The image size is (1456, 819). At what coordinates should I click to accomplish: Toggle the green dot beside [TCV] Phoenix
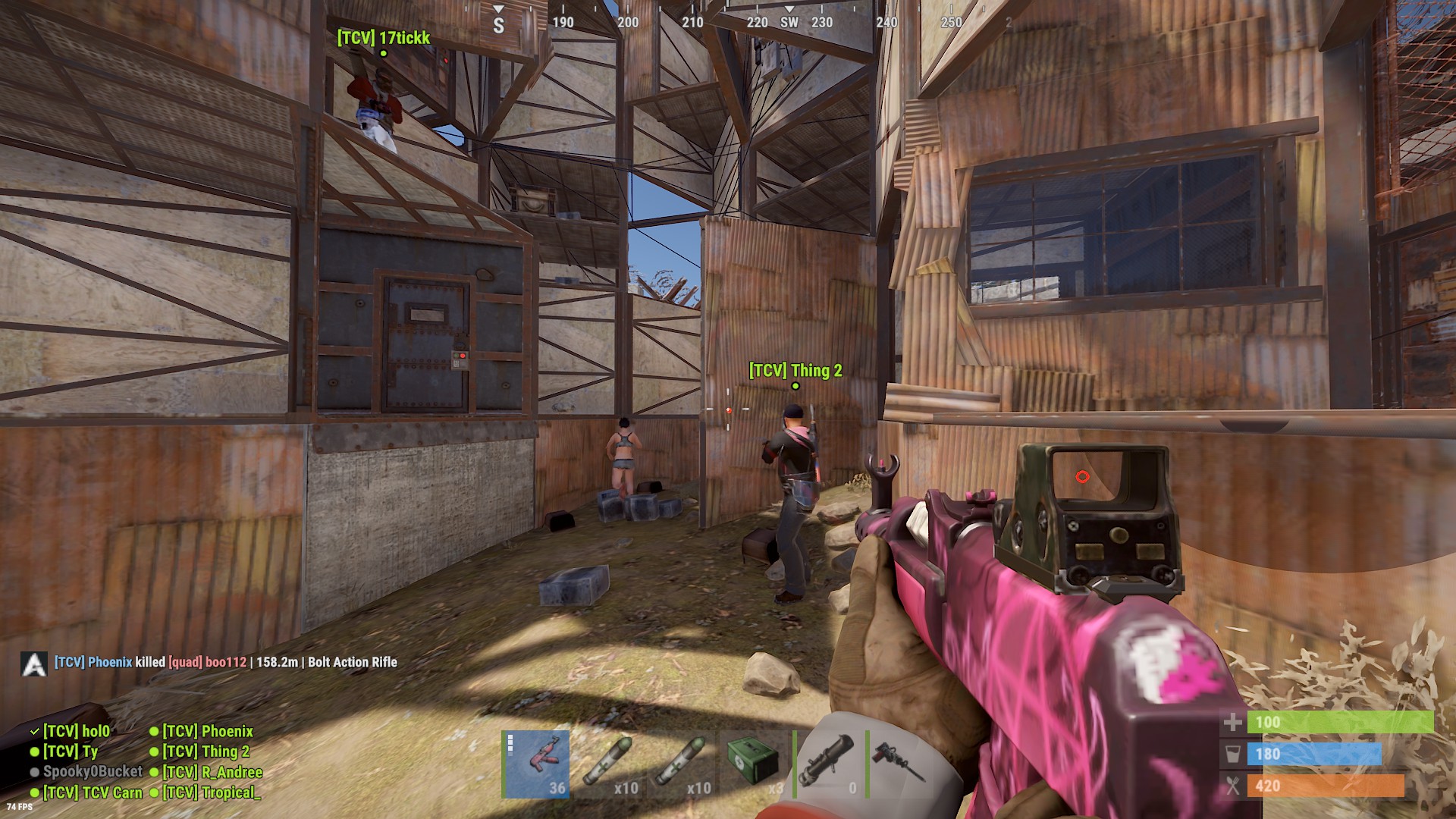(155, 732)
